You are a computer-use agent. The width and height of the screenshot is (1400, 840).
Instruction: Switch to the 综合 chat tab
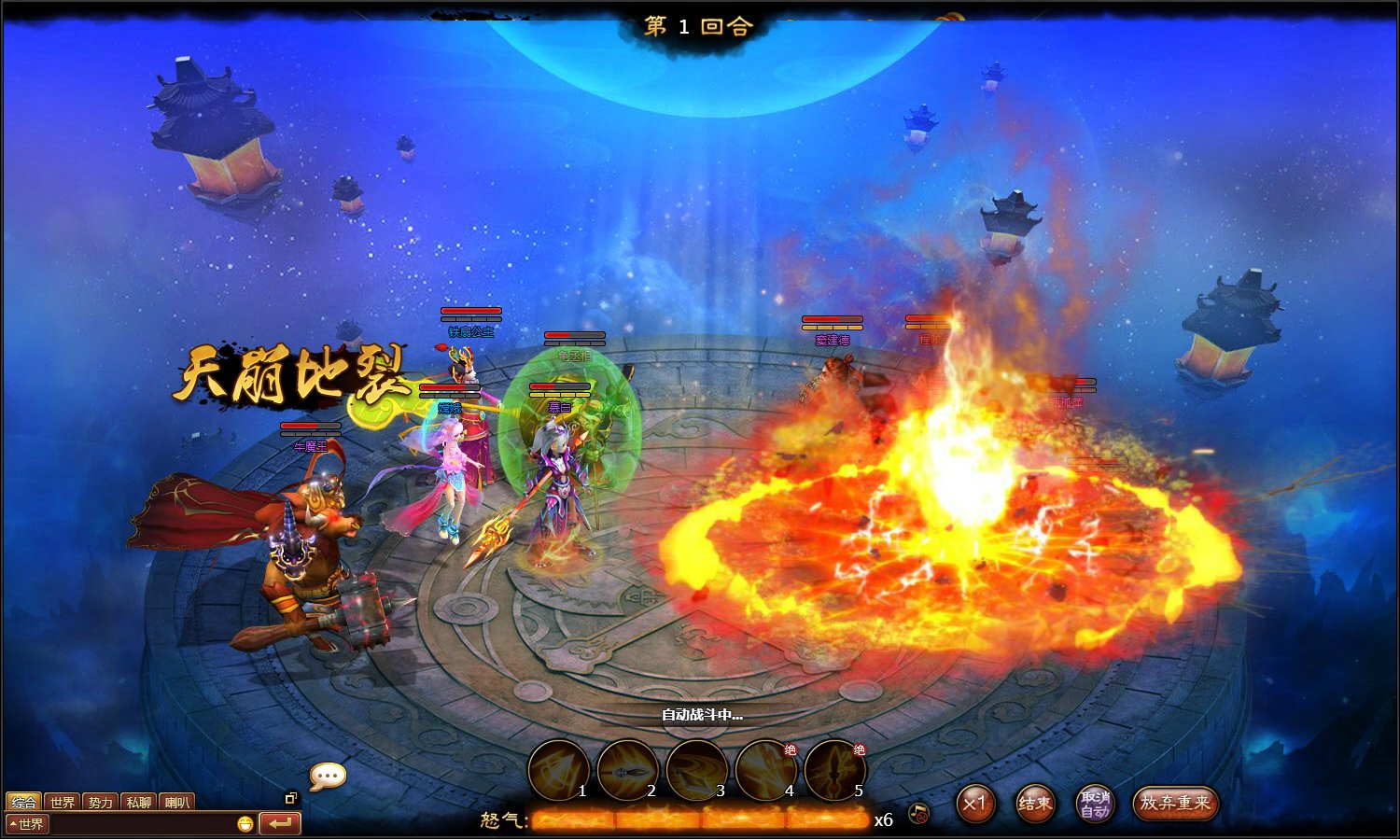[x=24, y=802]
